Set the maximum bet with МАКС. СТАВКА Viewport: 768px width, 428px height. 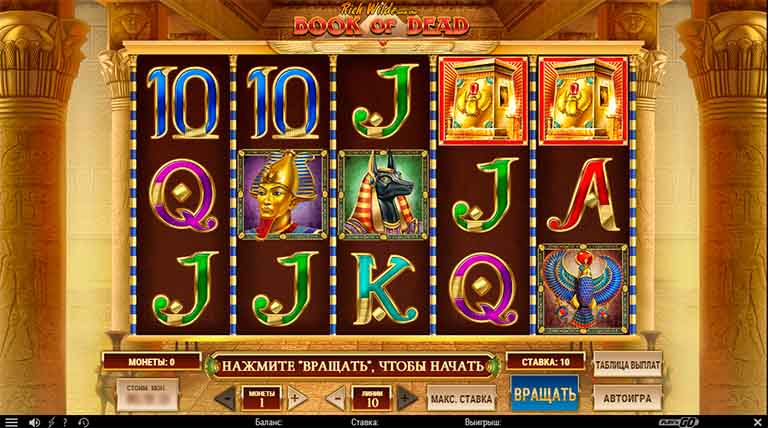(461, 397)
